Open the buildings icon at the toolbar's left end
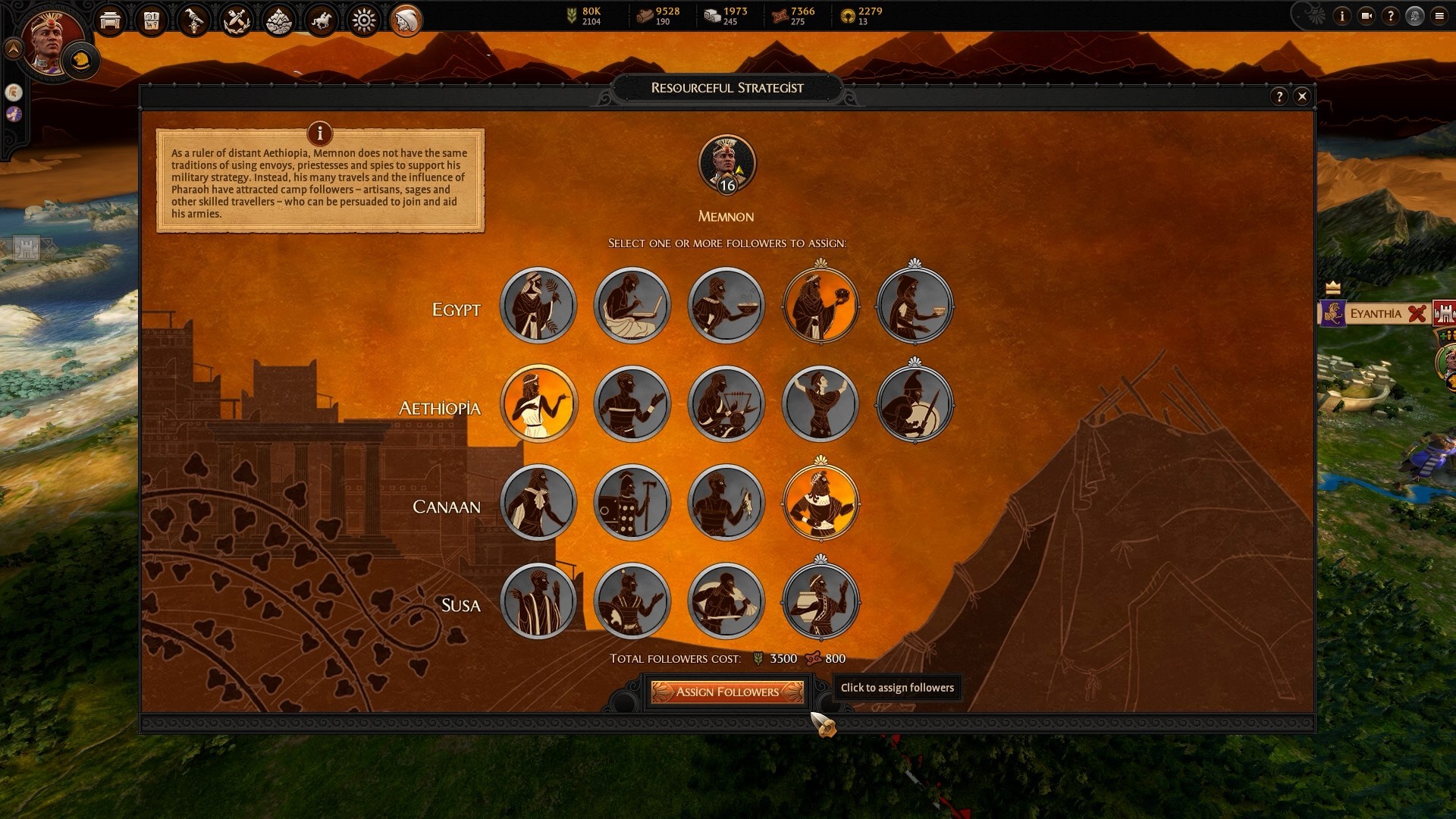Viewport: 1456px width, 819px height. pos(110,21)
